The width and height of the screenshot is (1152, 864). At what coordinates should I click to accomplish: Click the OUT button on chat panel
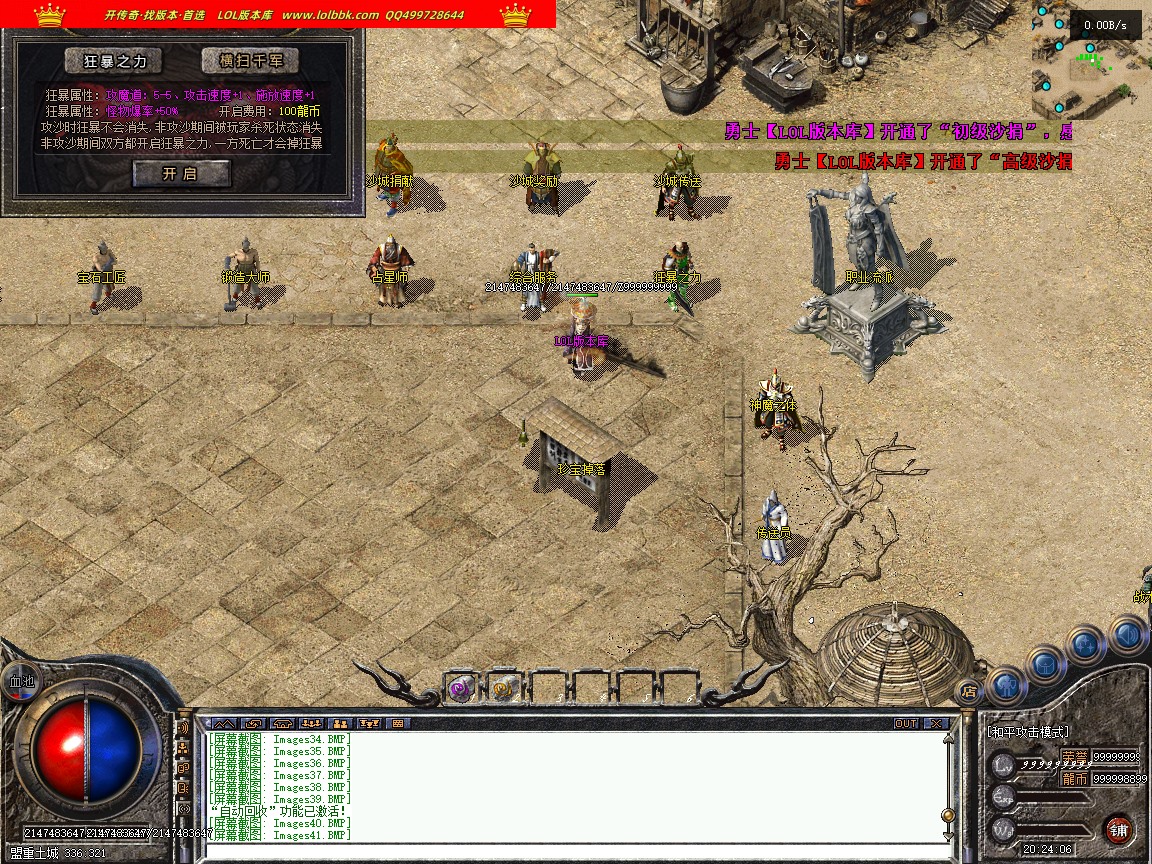[906, 723]
